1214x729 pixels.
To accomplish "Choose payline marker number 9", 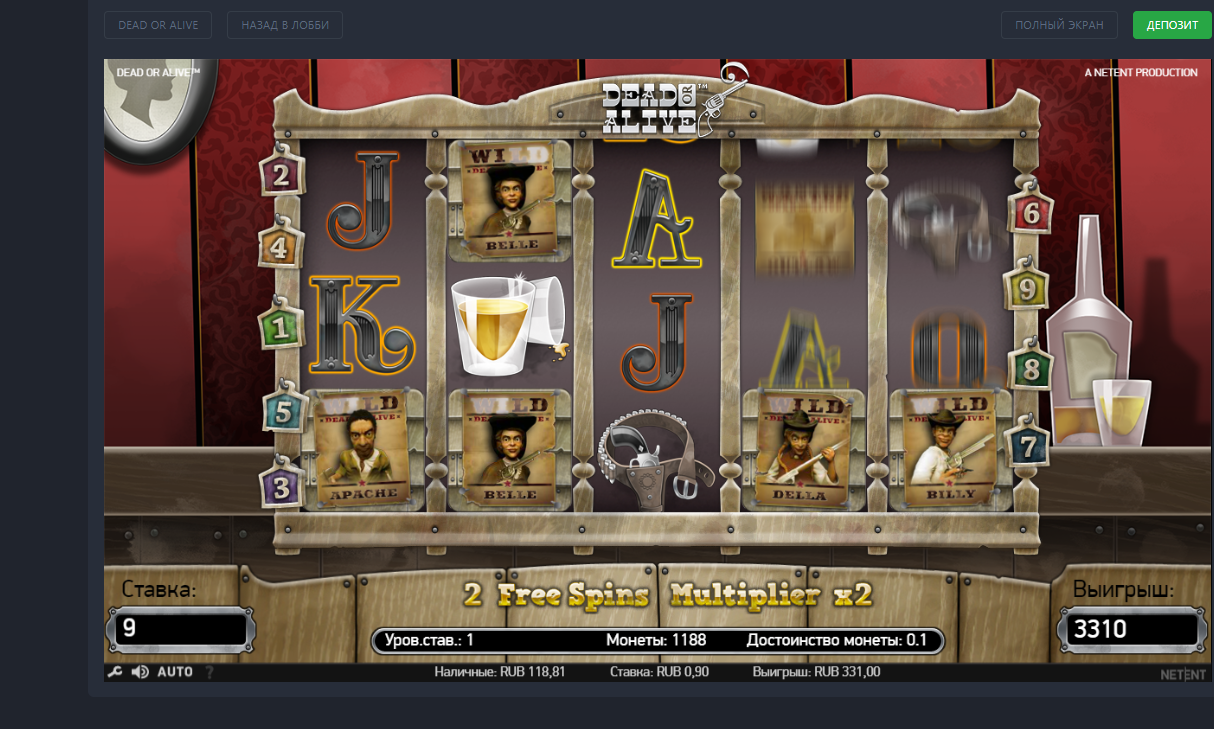I will point(1027,288).
